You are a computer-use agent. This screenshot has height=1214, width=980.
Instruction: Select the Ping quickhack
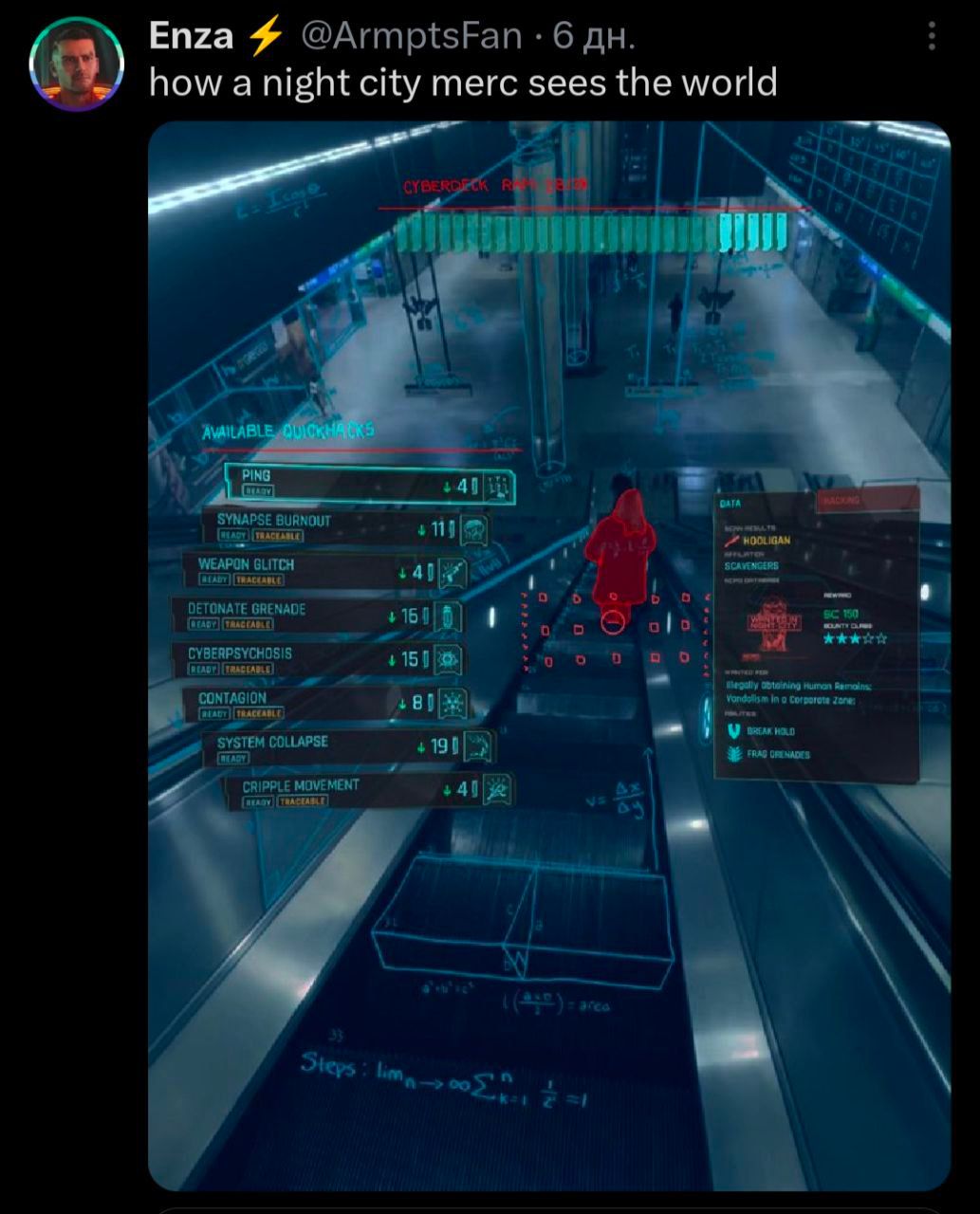coord(370,485)
